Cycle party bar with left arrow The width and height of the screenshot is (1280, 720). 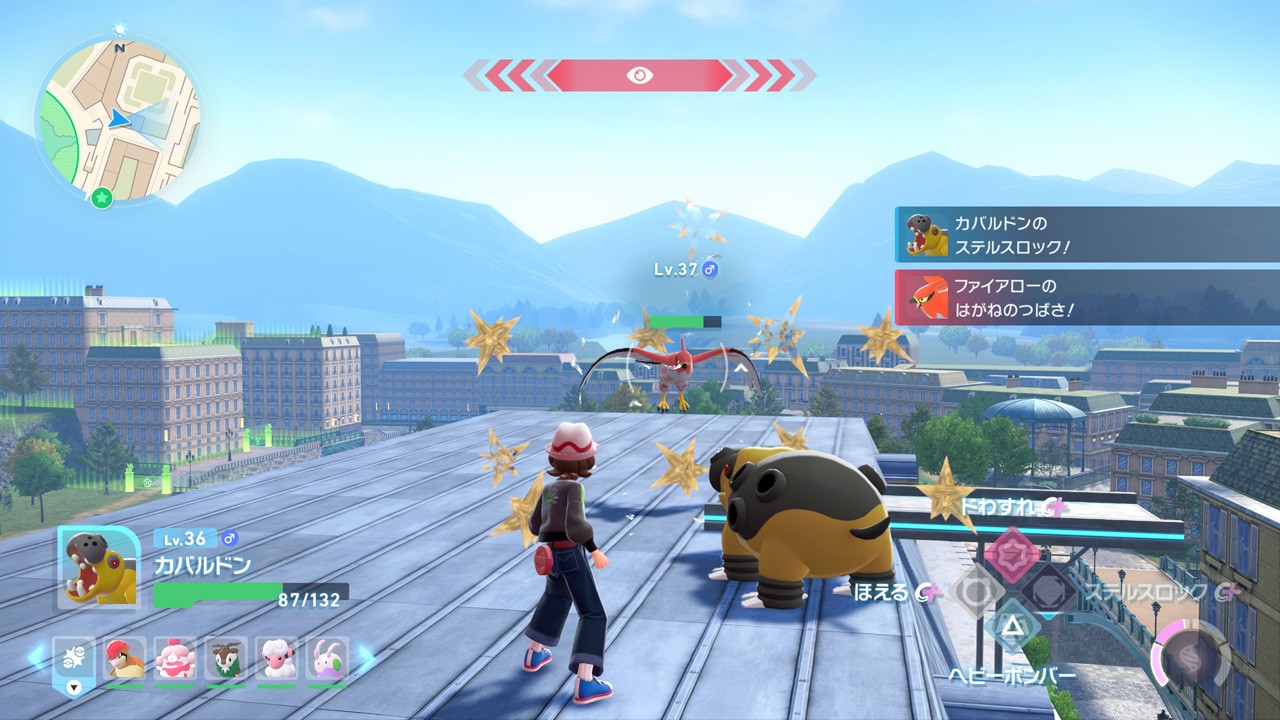(36, 657)
